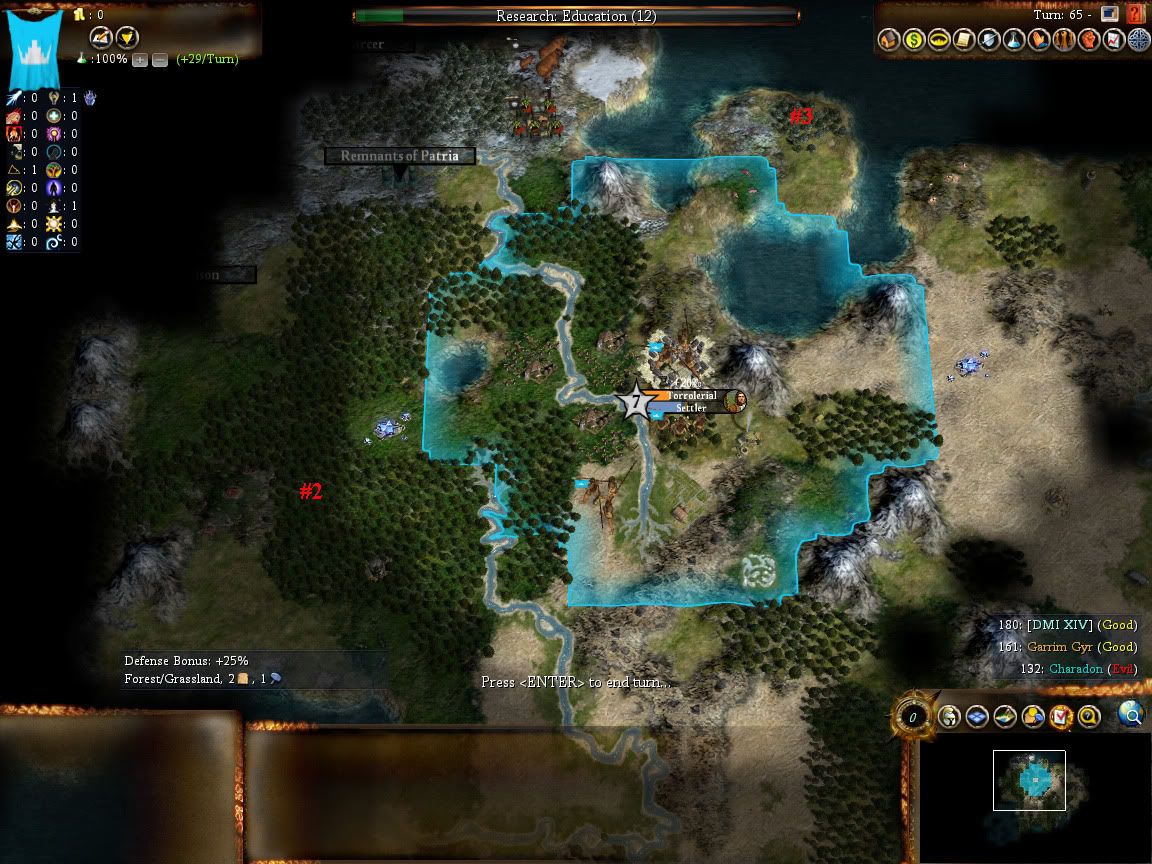Open the technology advisor flask icon
1152x864 pixels.
1012,40
